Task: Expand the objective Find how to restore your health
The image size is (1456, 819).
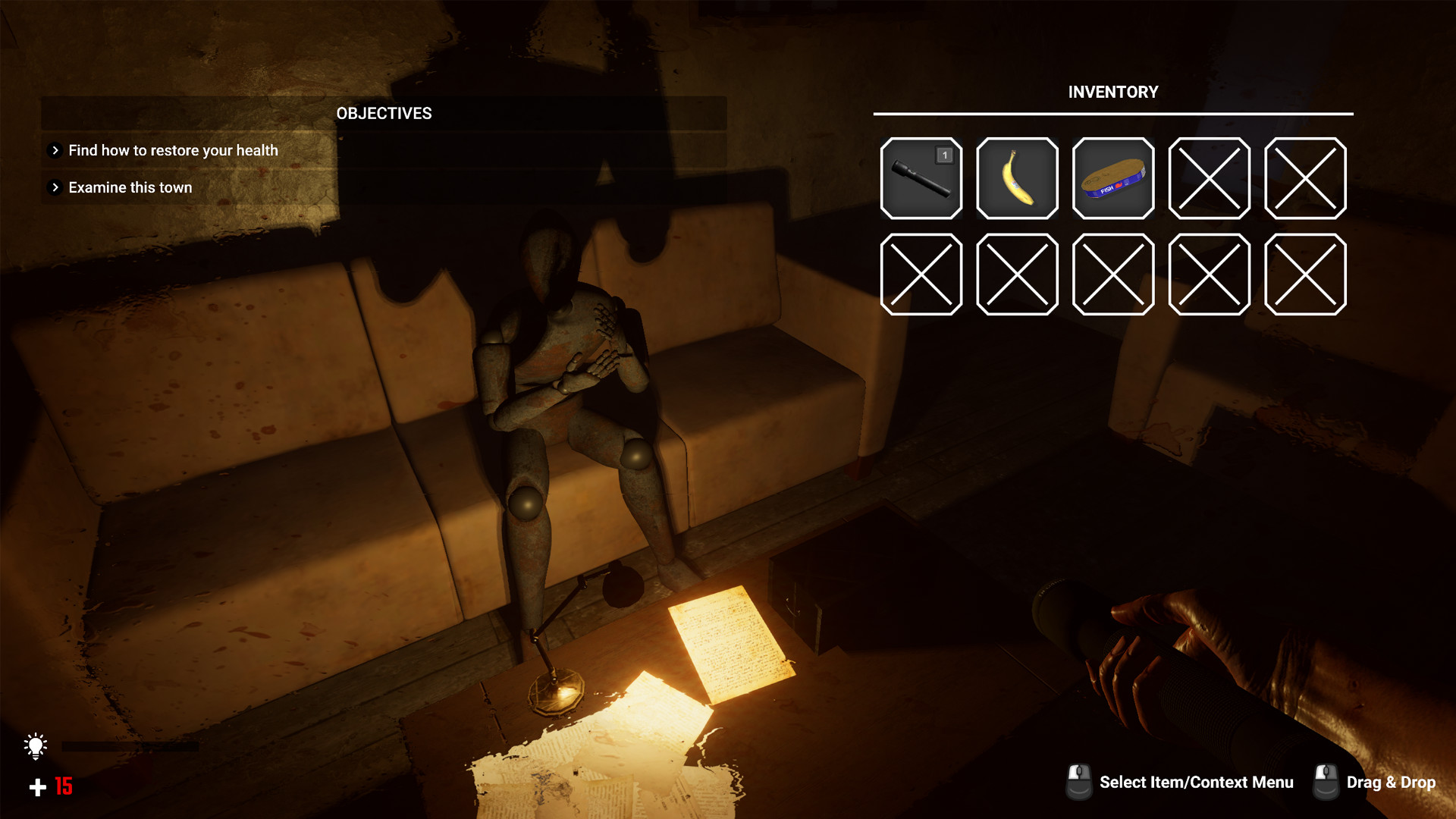Action: click(54, 150)
